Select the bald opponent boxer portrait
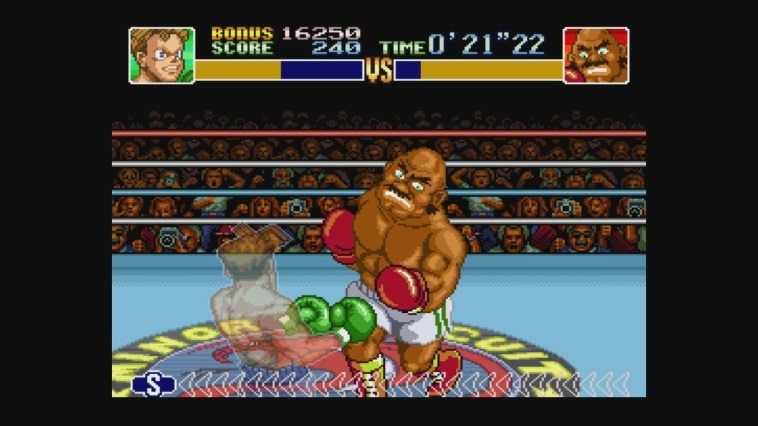Viewport: 758px width, 426px height. [x=596, y=55]
